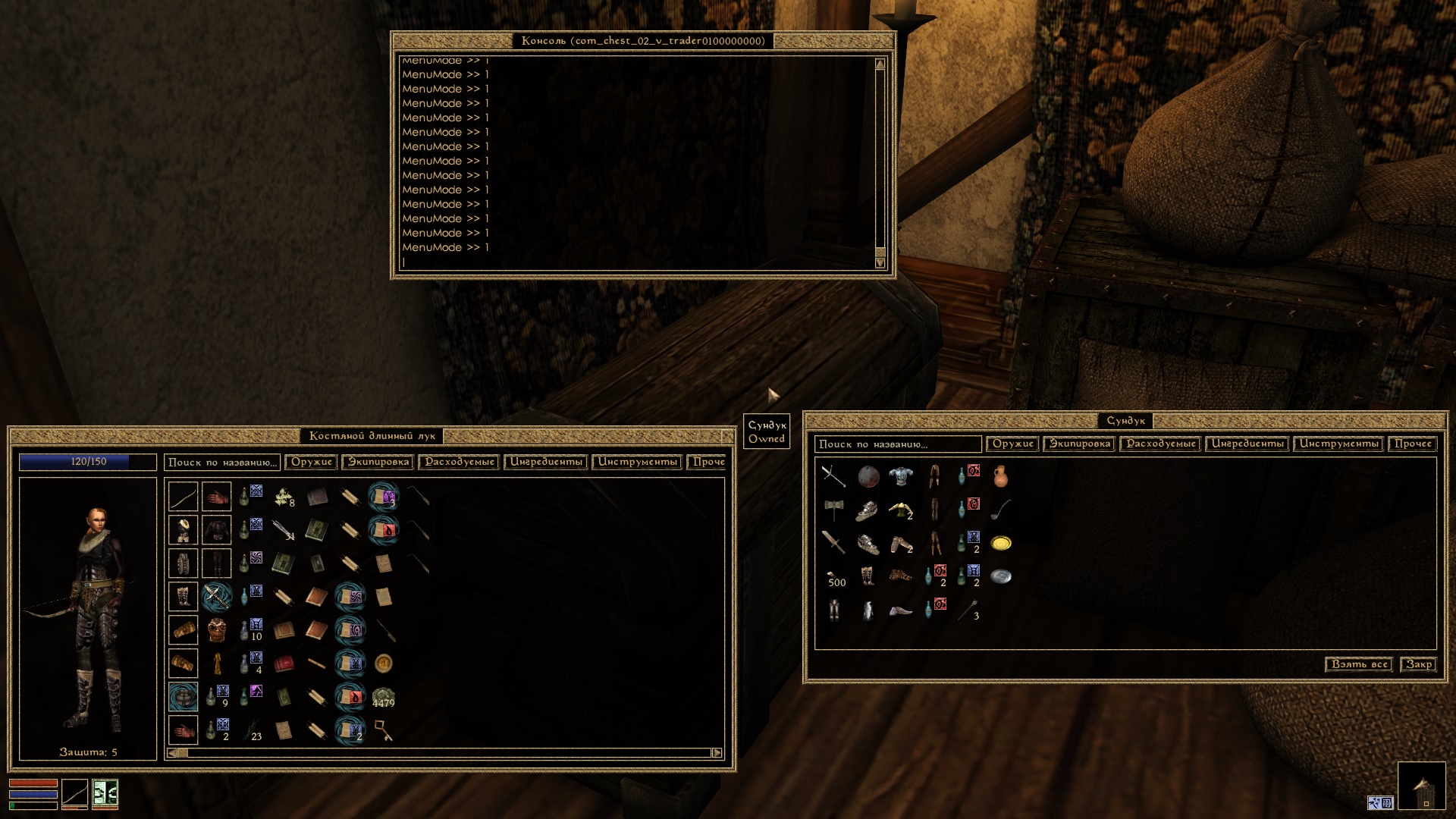Take the clay jug from the chest

click(x=1001, y=476)
